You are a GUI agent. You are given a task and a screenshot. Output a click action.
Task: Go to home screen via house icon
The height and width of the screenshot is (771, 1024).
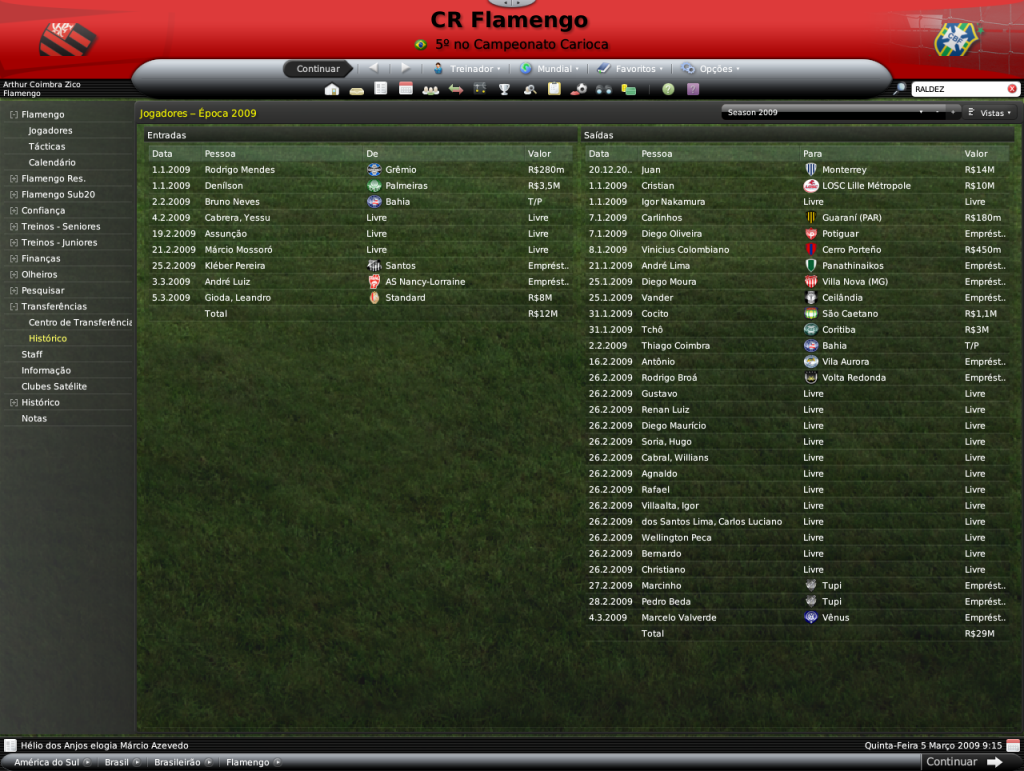click(332, 89)
